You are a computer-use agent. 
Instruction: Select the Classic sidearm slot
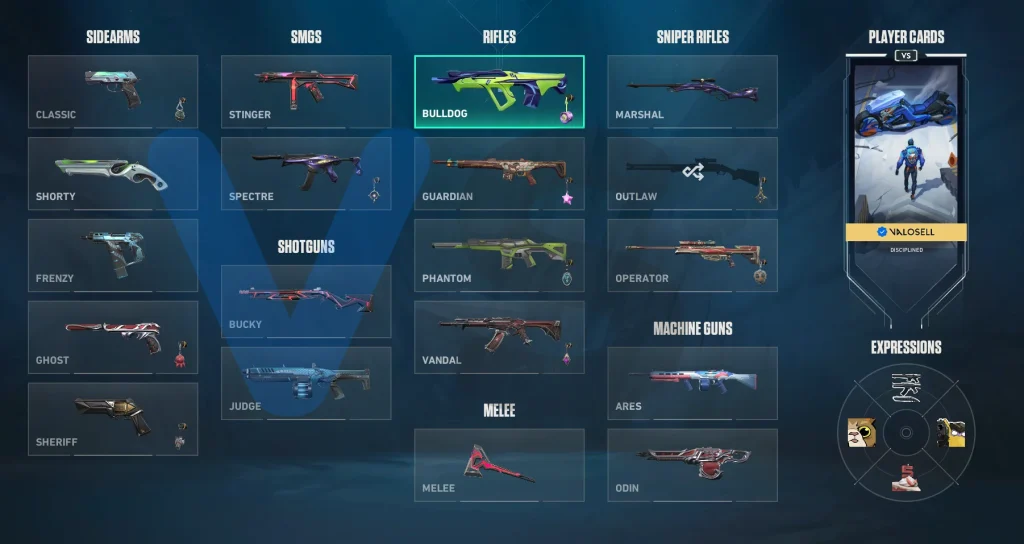113,92
